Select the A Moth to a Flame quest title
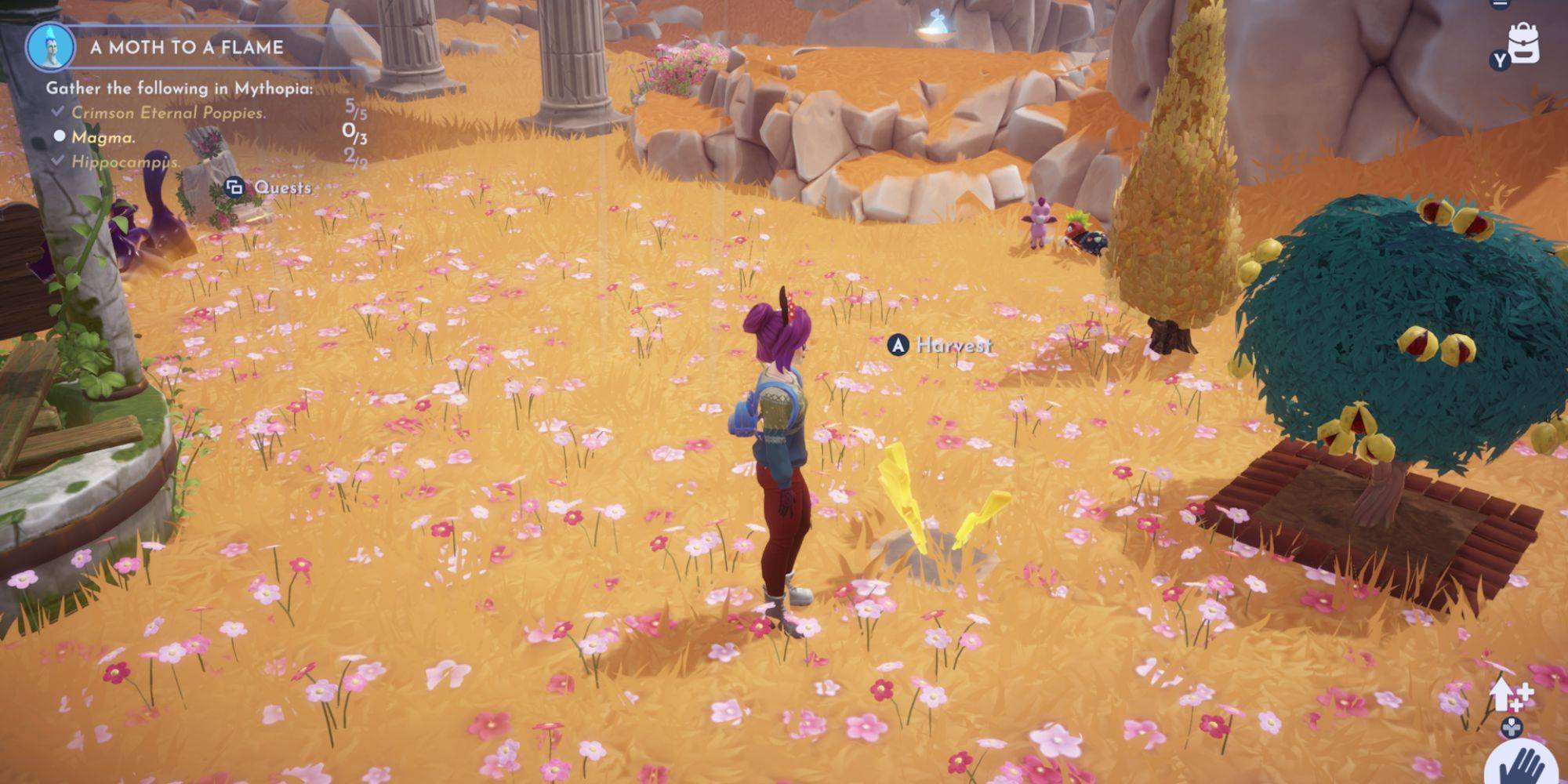 point(187,47)
